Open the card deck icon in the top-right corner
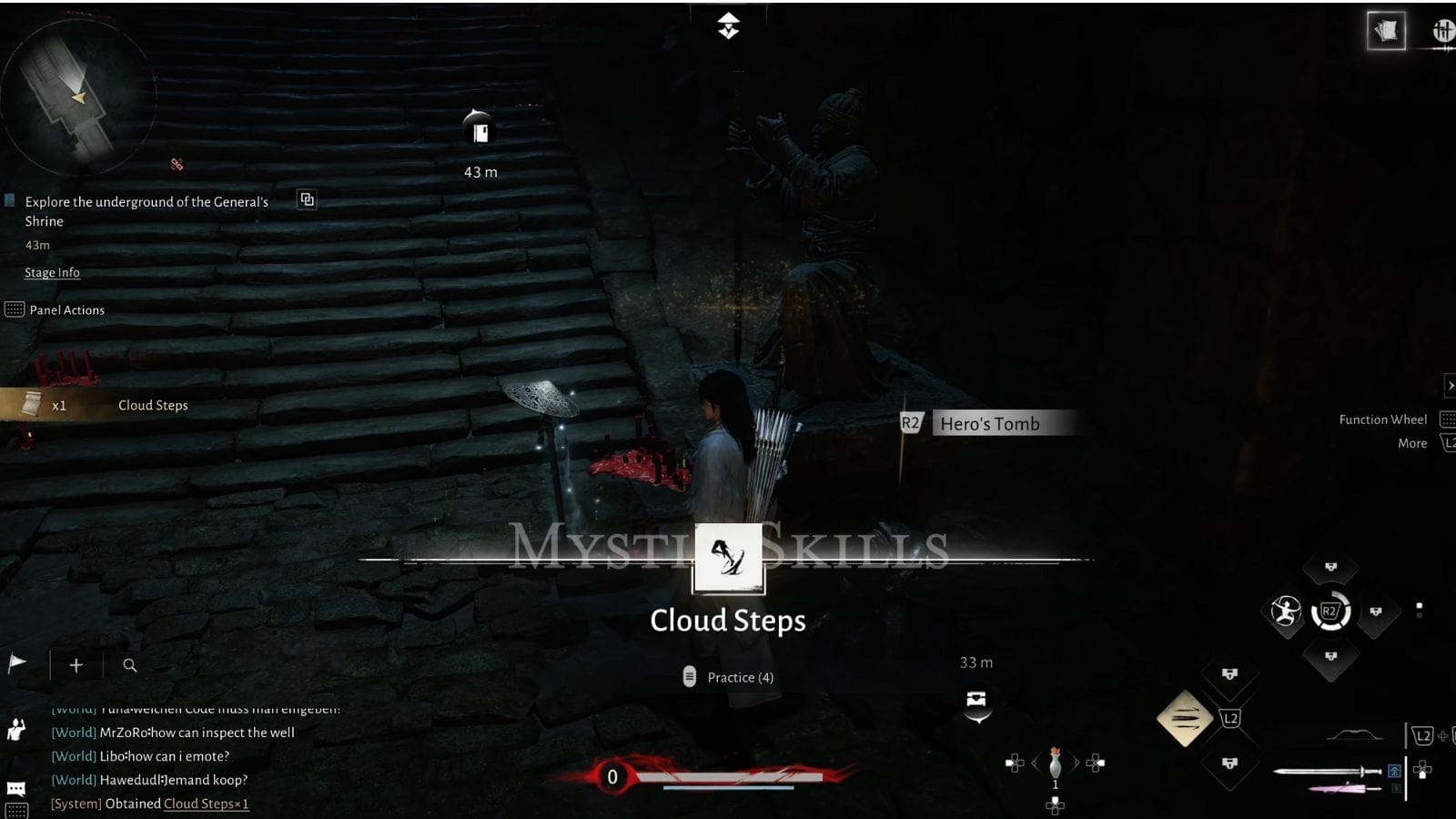This screenshot has height=819, width=1456. pos(1387,30)
